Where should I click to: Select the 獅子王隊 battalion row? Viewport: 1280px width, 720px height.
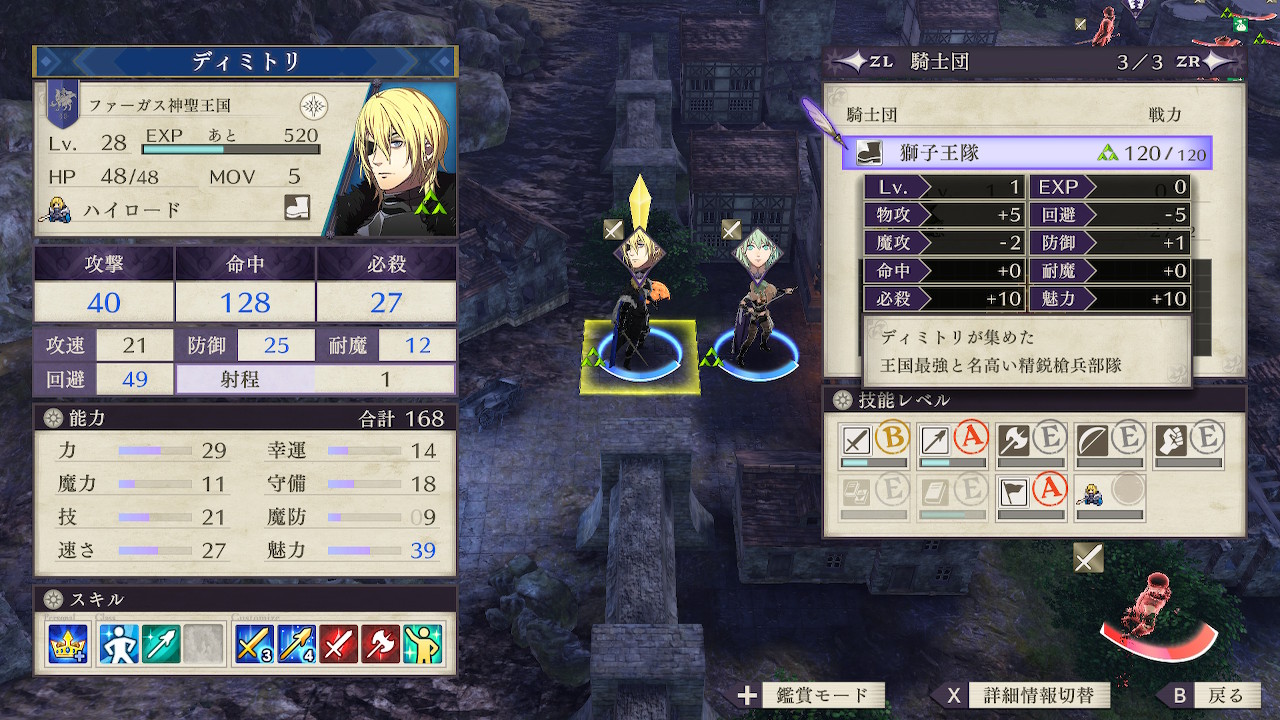click(x=1028, y=153)
